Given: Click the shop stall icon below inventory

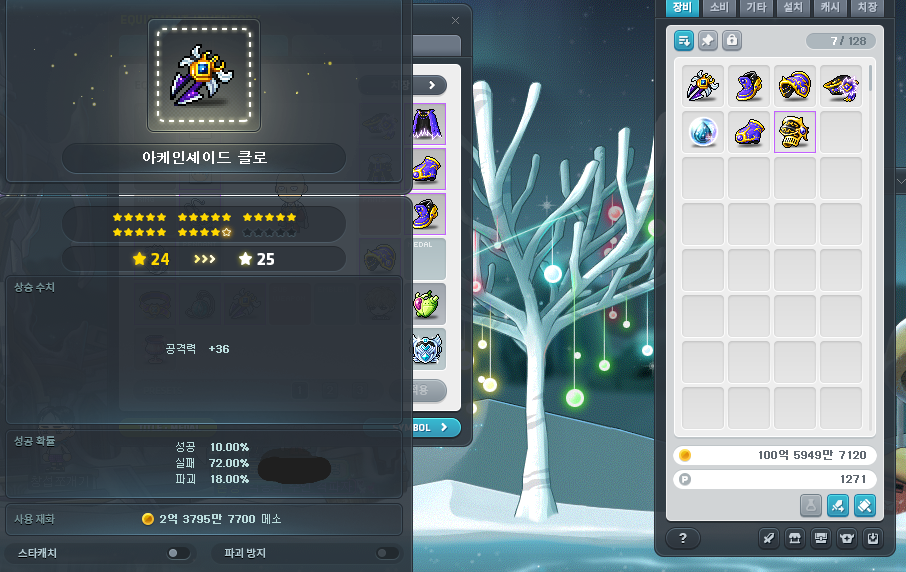Looking at the screenshot, I should [796, 538].
